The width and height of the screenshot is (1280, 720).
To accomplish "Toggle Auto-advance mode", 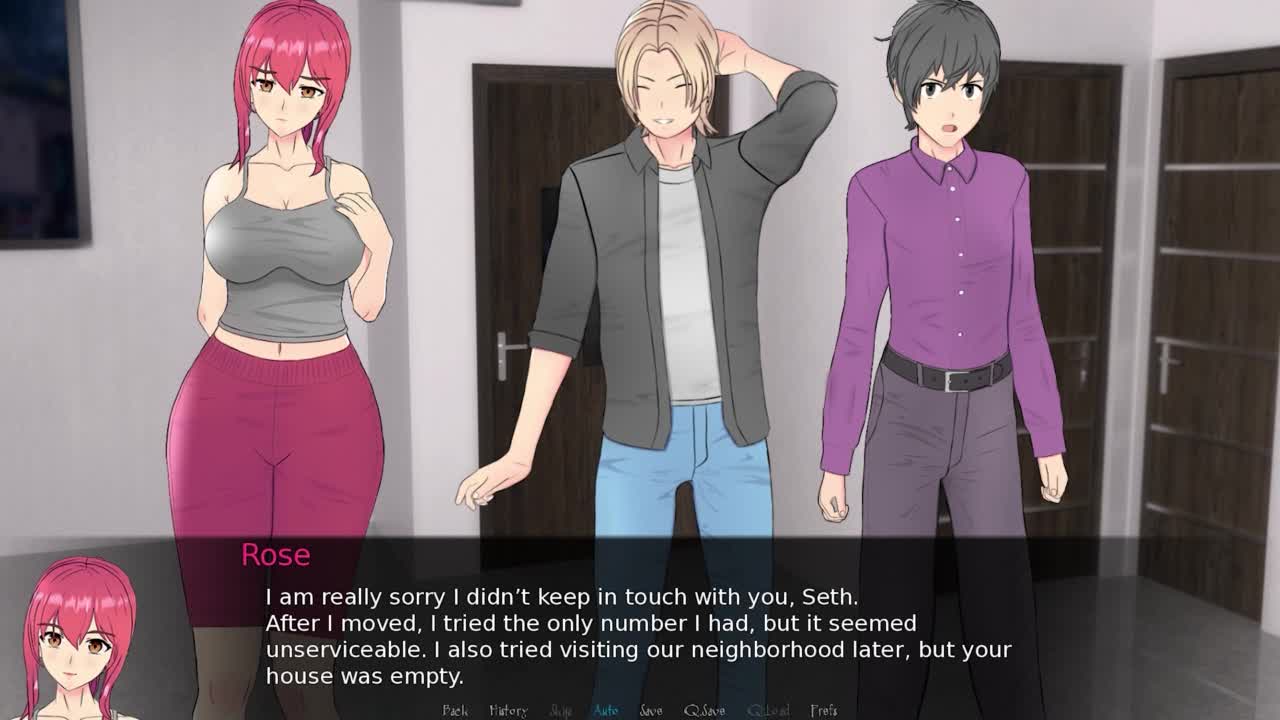I will [x=606, y=710].
